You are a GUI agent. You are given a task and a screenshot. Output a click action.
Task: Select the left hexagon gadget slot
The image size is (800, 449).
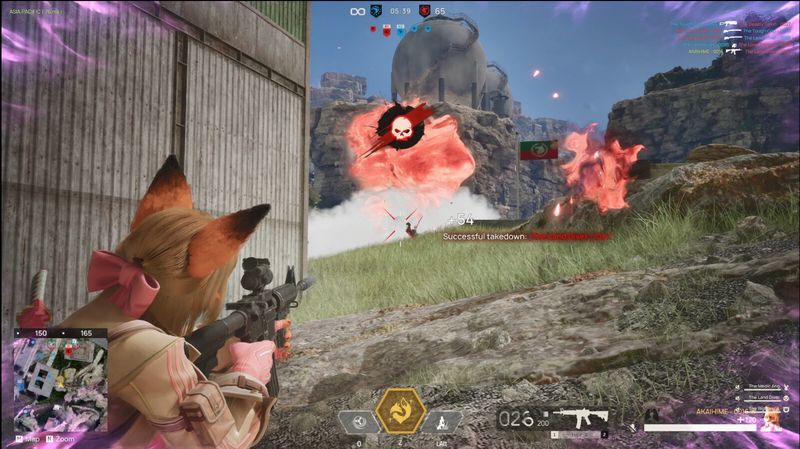(358, 421)
